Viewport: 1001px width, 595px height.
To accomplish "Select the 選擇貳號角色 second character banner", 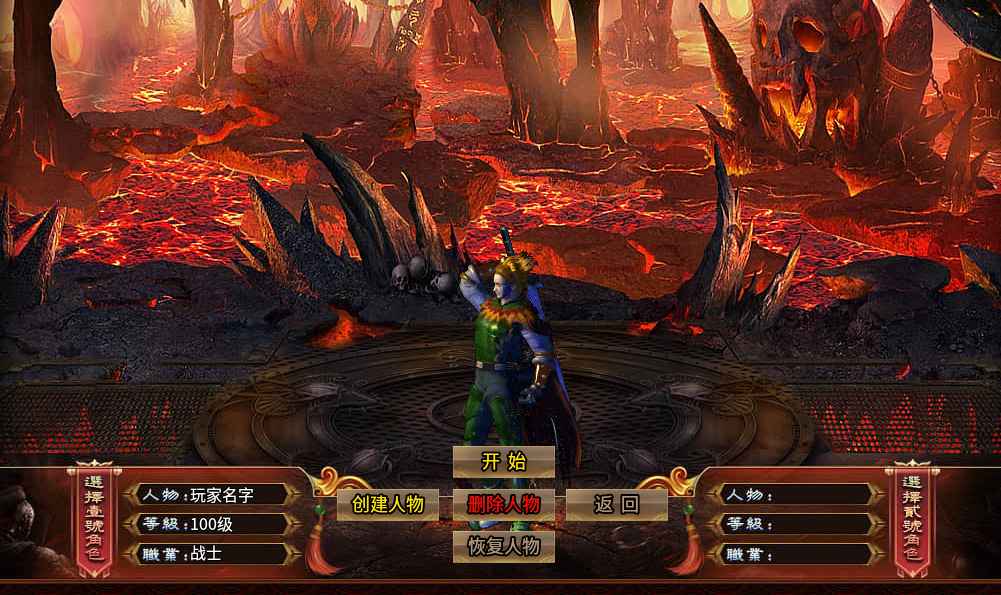I will (911, 520).
